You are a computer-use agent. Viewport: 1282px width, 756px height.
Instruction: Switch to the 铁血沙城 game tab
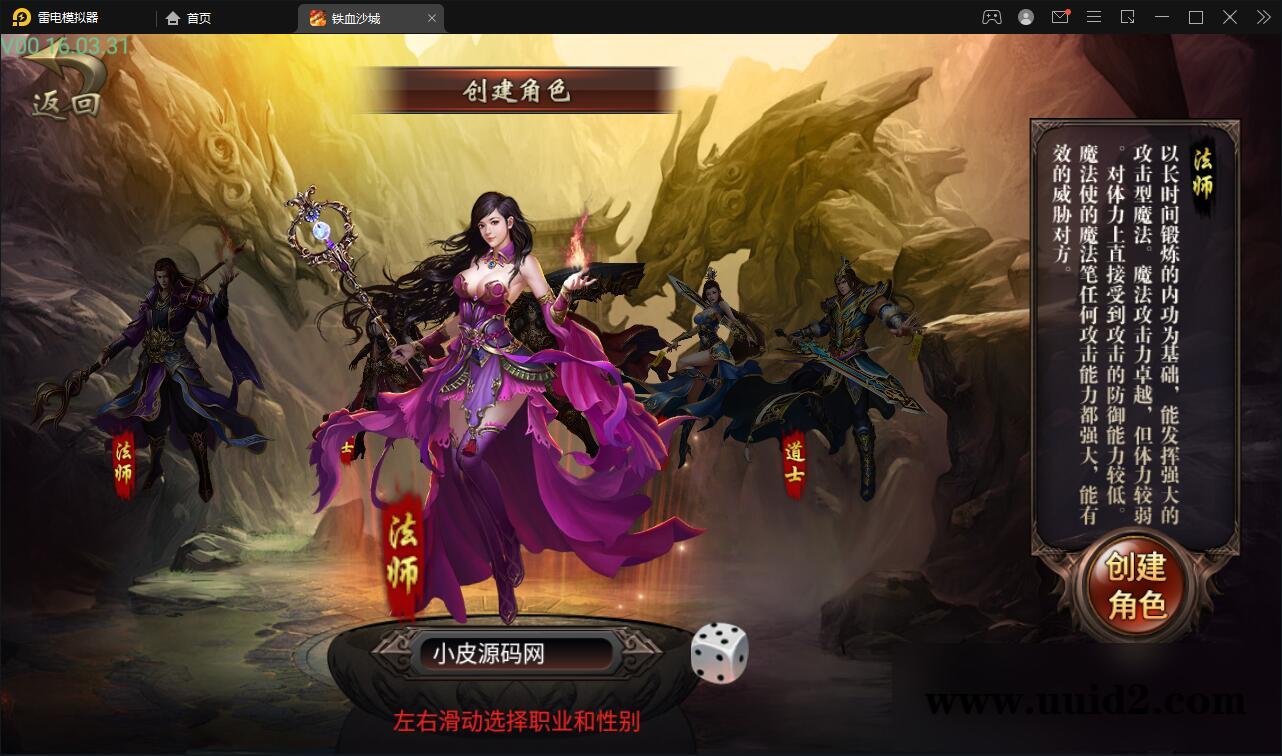pyautogui.click(x=360, y=17)
